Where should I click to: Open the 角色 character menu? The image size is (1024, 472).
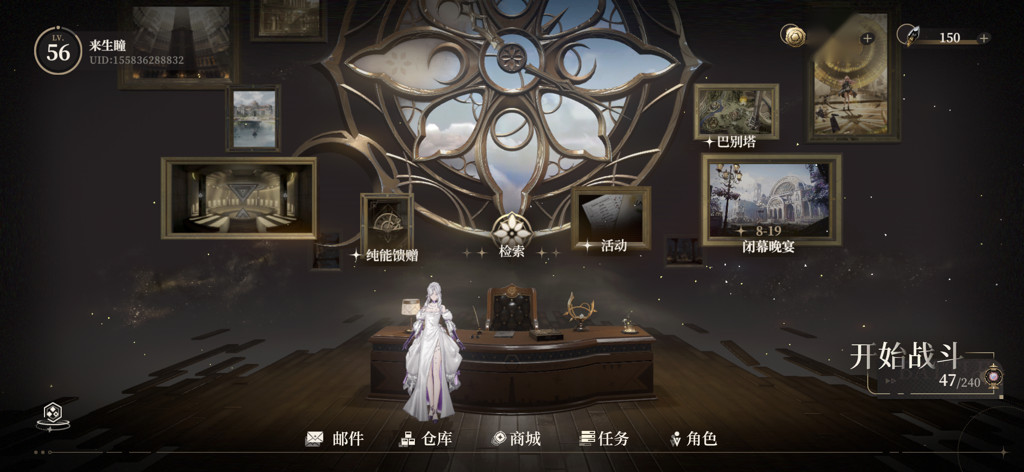(694, 439)
